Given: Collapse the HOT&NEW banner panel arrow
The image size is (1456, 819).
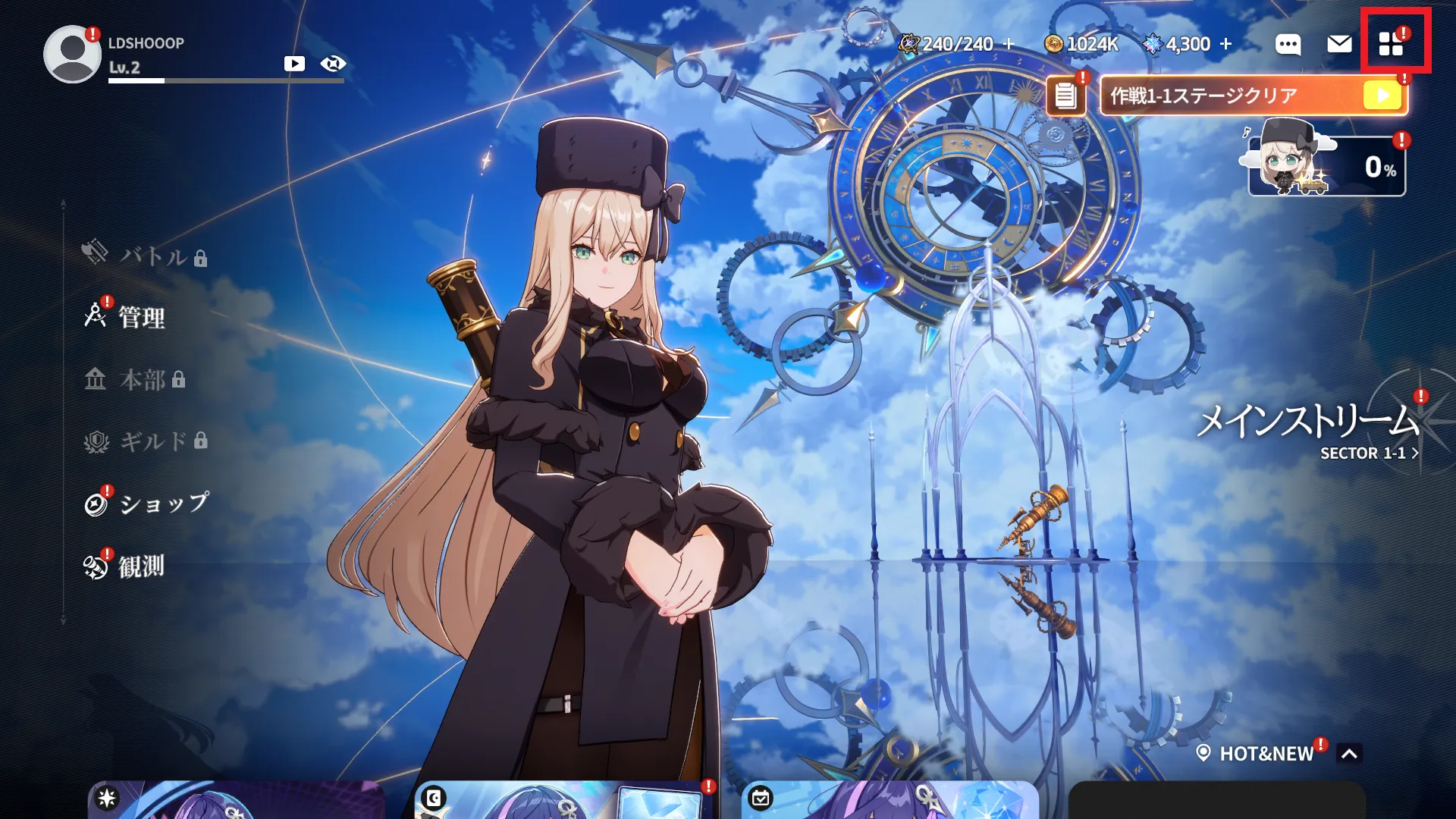Looking at the screenshot, I should pyautogui.click(x=1349, y=754).
